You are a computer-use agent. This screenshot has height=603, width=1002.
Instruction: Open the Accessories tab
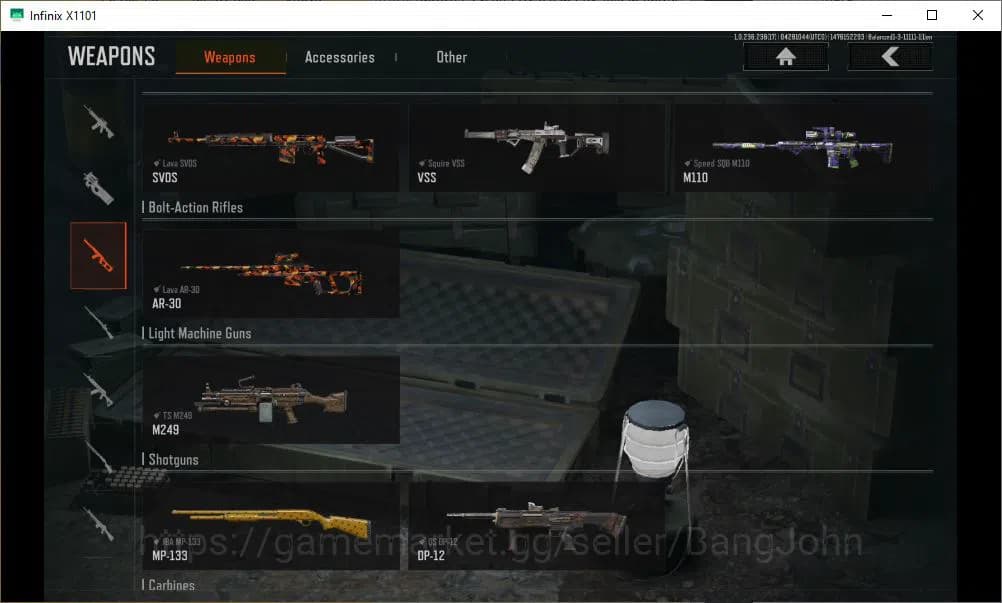[x=339, y=57]
